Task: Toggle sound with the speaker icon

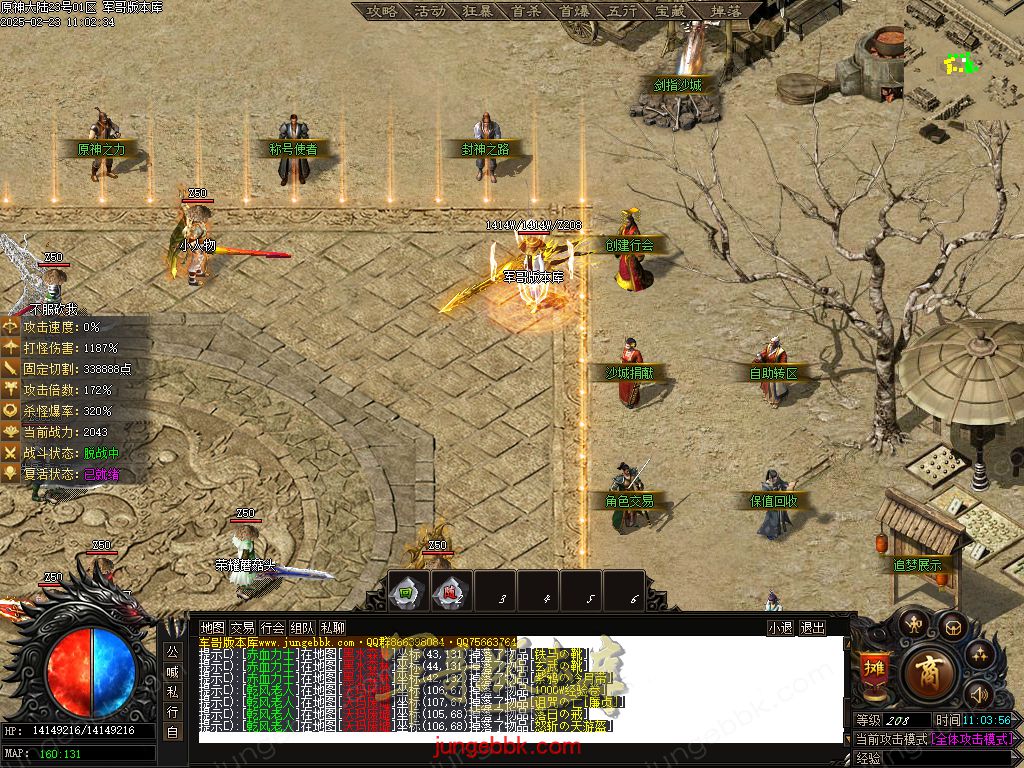Action: [x=979, y=693]
